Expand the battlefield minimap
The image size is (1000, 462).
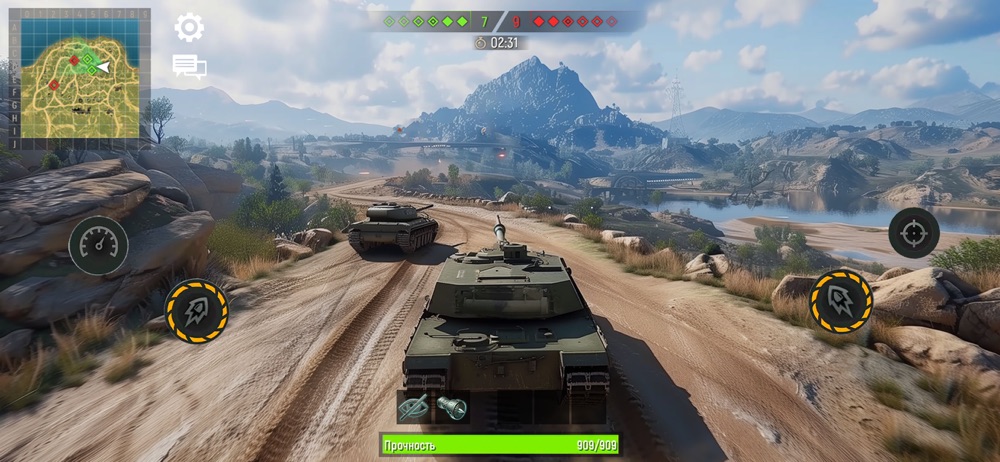79,73
